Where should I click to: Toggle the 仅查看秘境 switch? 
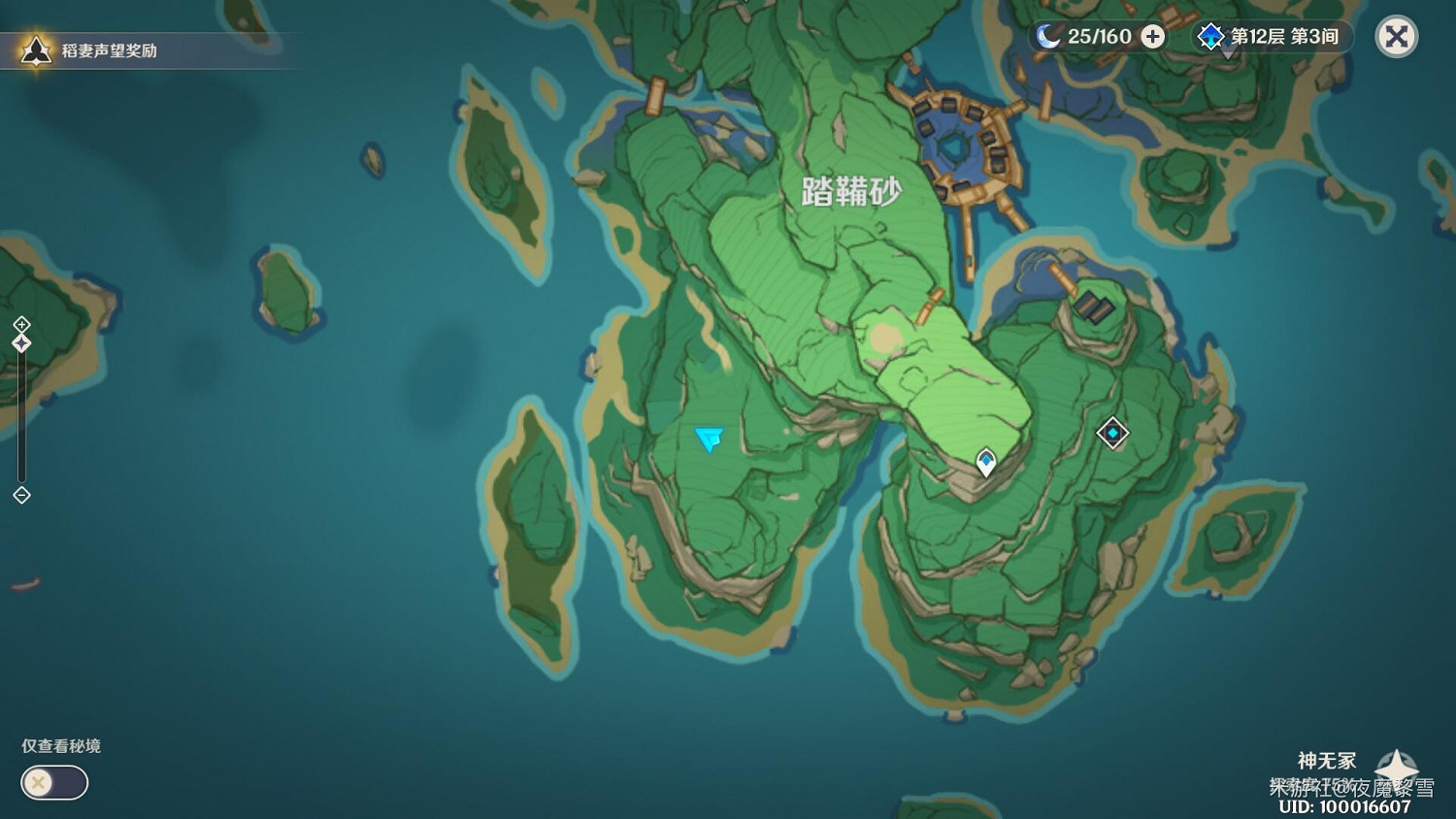[53, 783]
